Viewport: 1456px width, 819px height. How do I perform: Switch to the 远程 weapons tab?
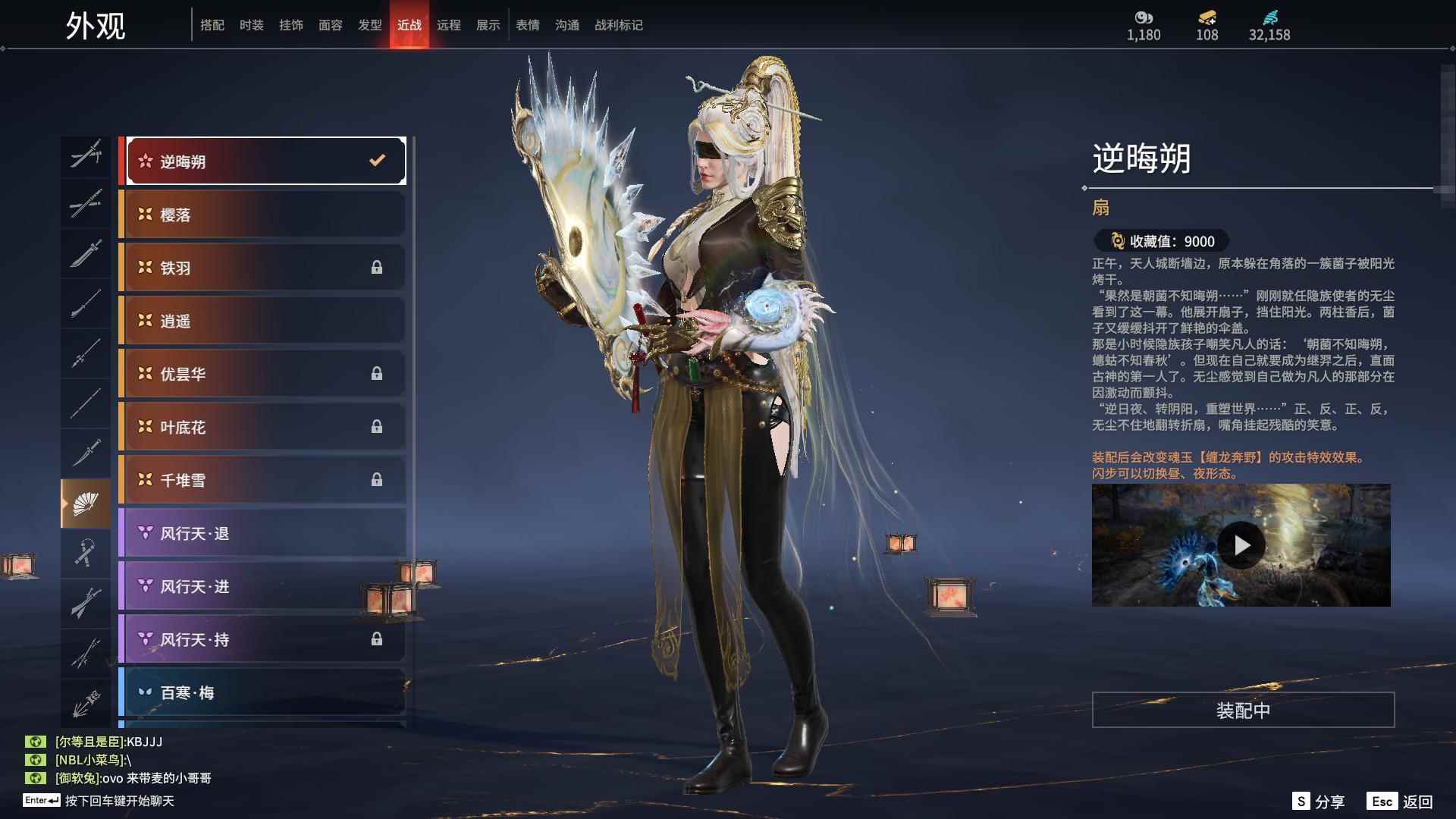pos(448,25)
